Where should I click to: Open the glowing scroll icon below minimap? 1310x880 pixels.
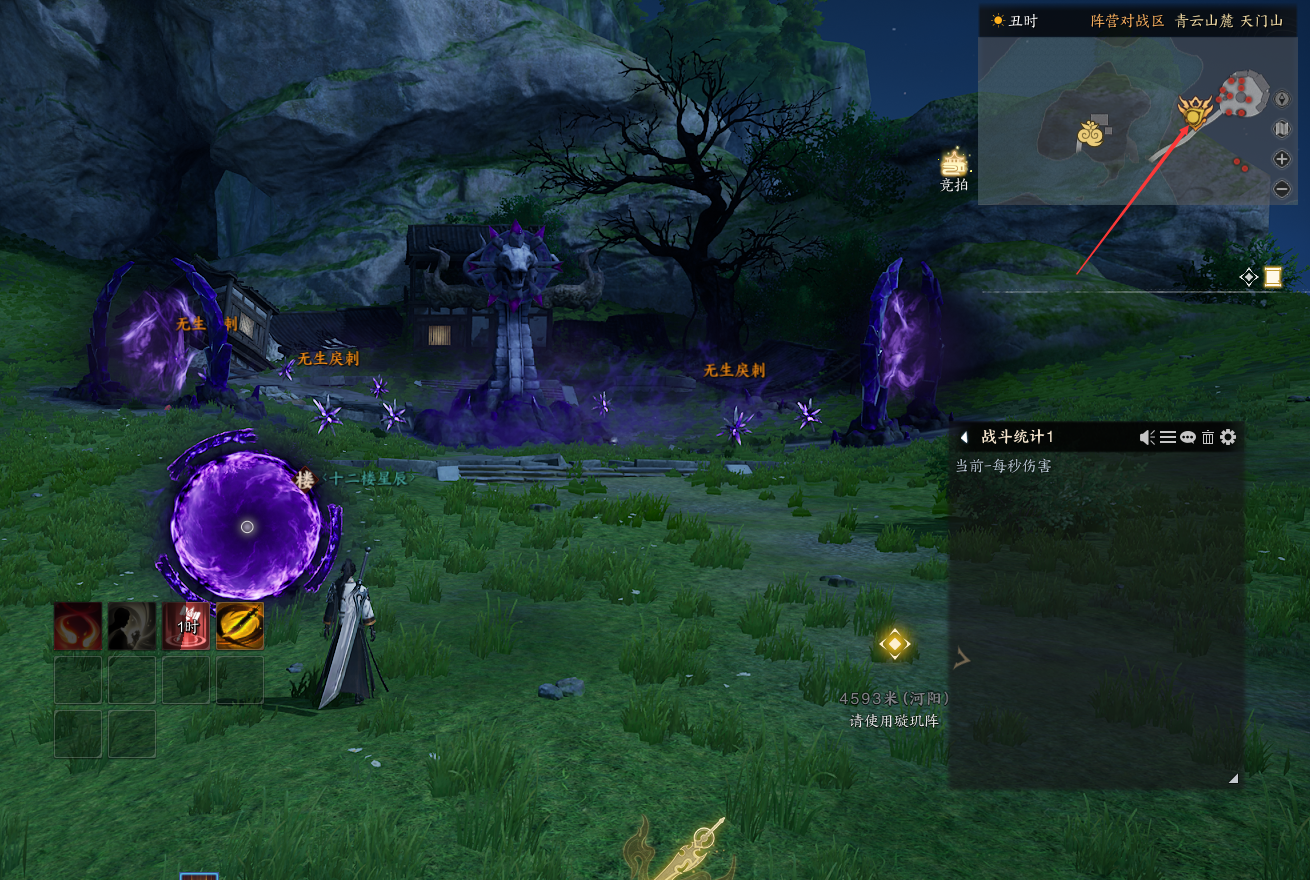tap(1272, 277)
